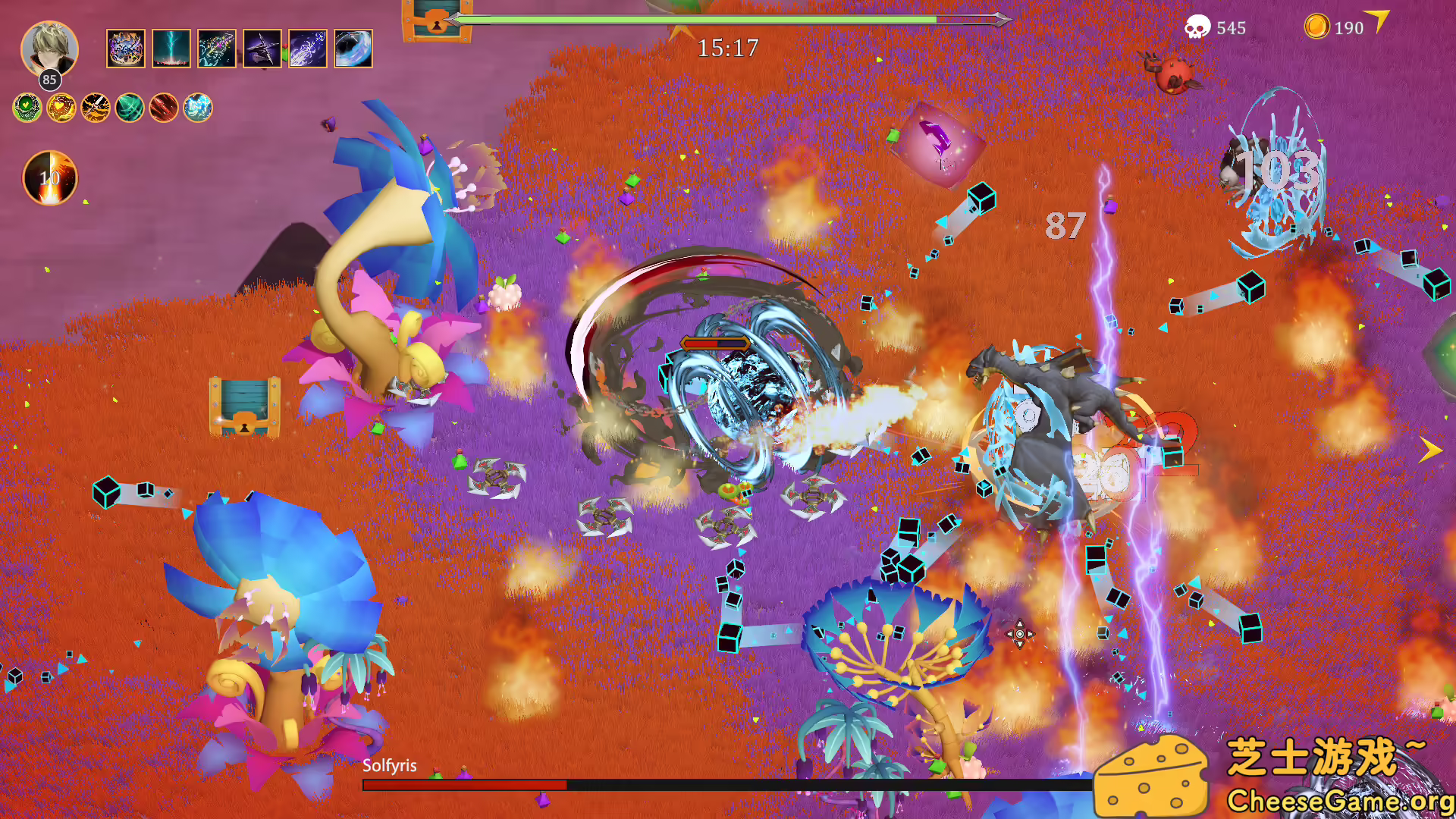Select the golden heart buff icon
Viewport: 1456px width, 819px height.
61,108
